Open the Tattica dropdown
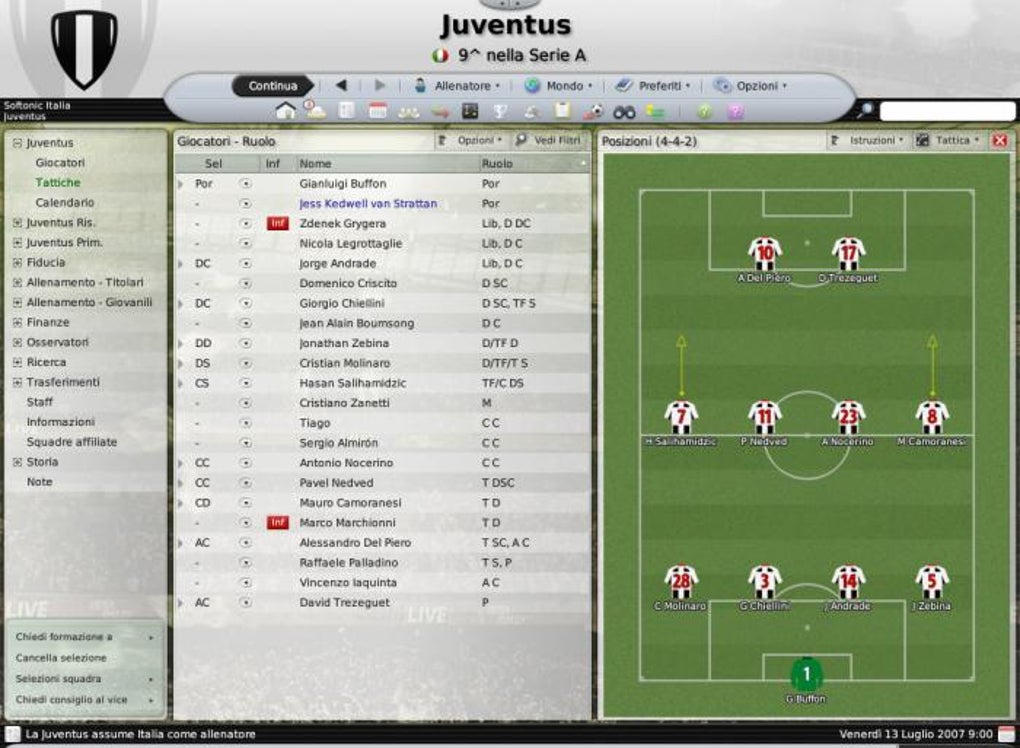The height and width of the screenshot is (748, 1020). pyautogui.click(x=952, y=141)
